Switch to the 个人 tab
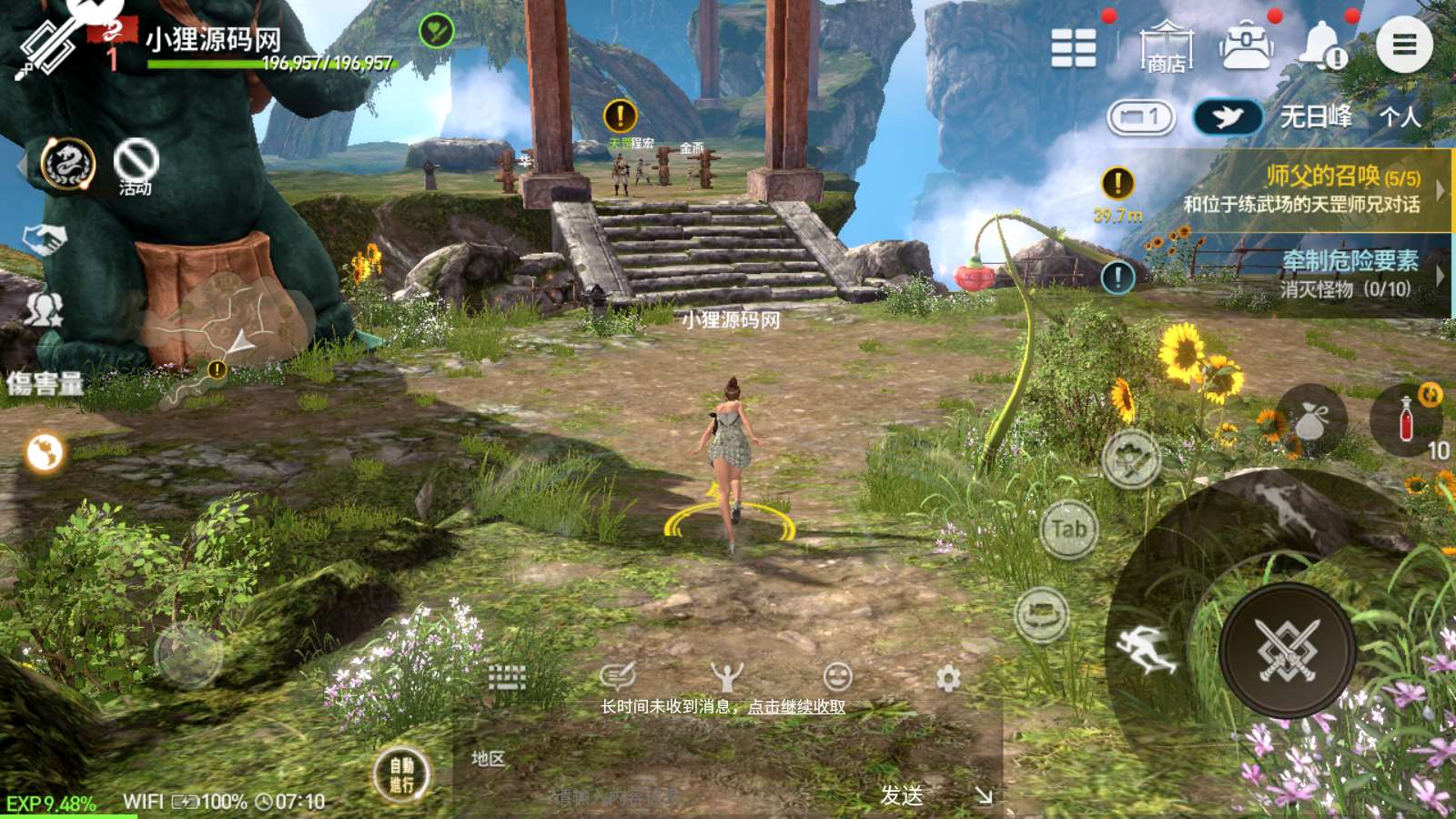 click(1400, 116)
